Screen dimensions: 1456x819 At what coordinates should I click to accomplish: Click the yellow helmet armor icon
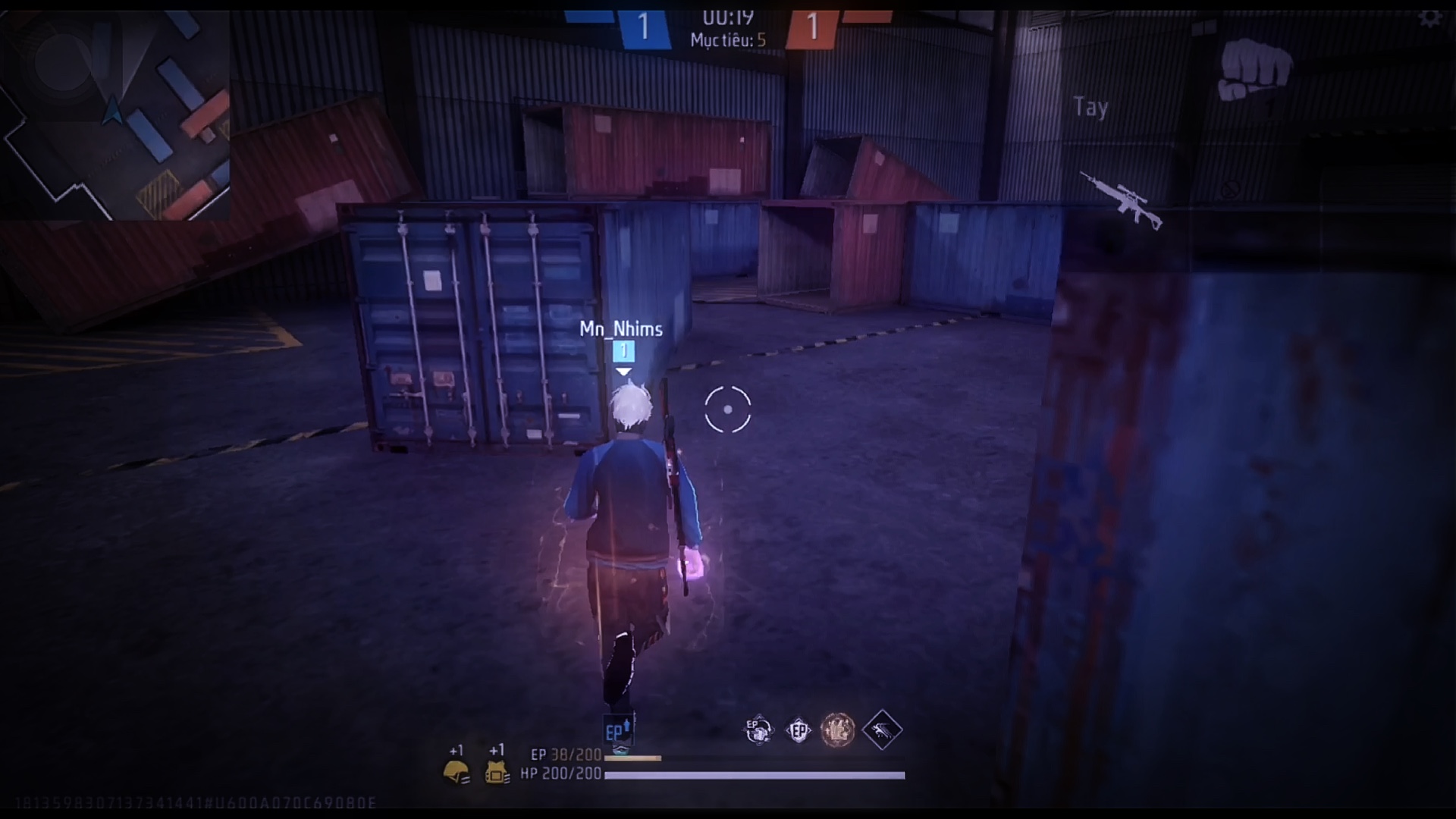click(456, 773)
